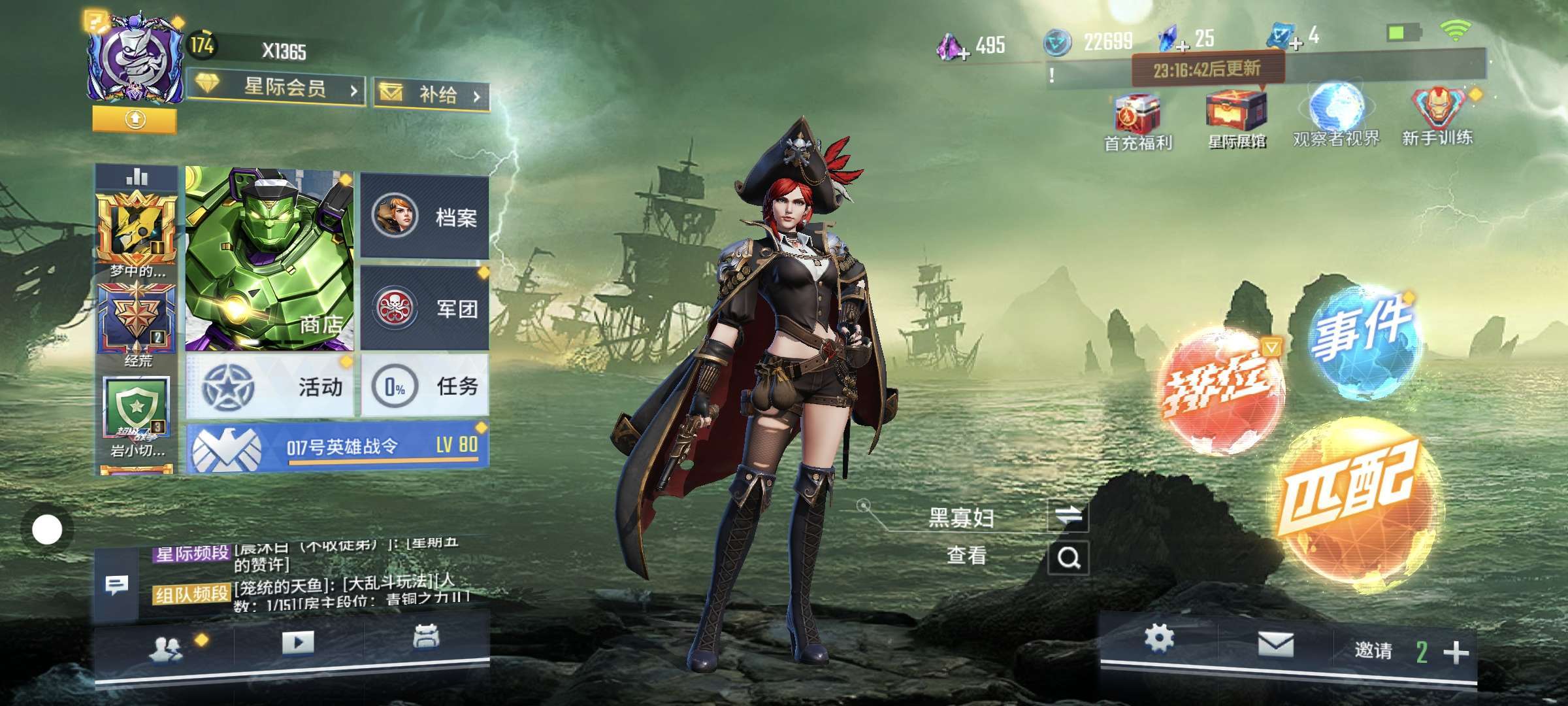The width and height of the screenshot is (1568, 706).
Task: Open the 任务 missions panel
Action: [425, 386]
